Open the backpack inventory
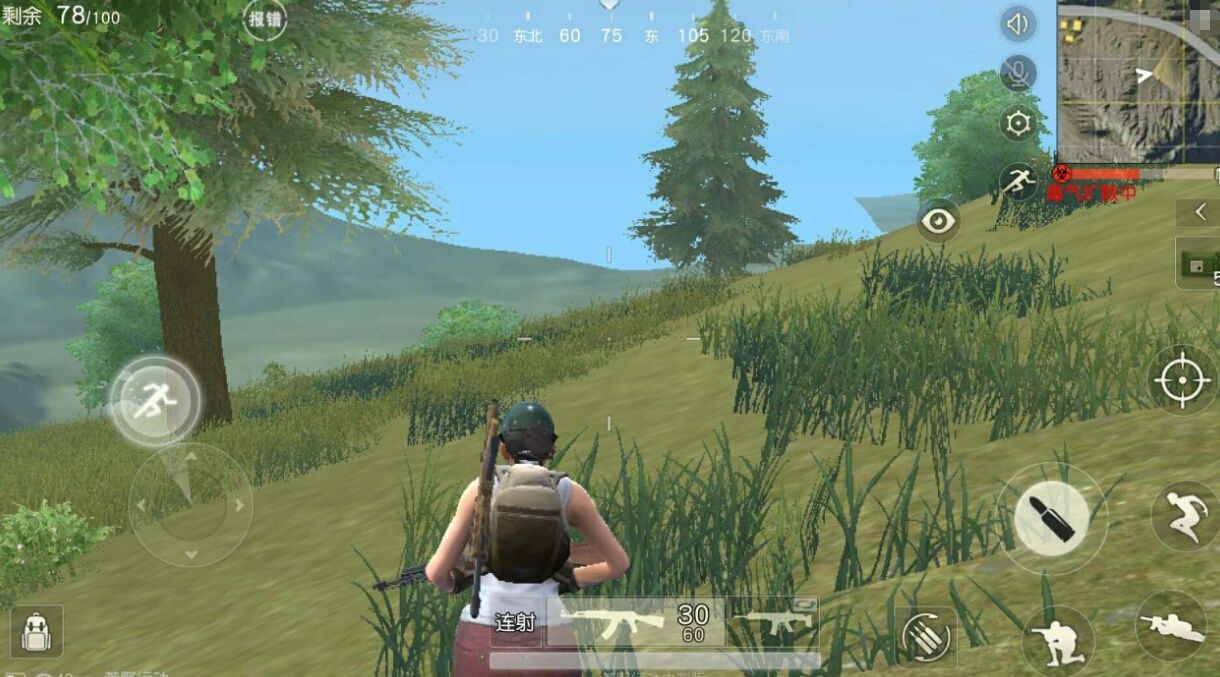This screenshot has width=1220, height=677. tap(36, 632)
